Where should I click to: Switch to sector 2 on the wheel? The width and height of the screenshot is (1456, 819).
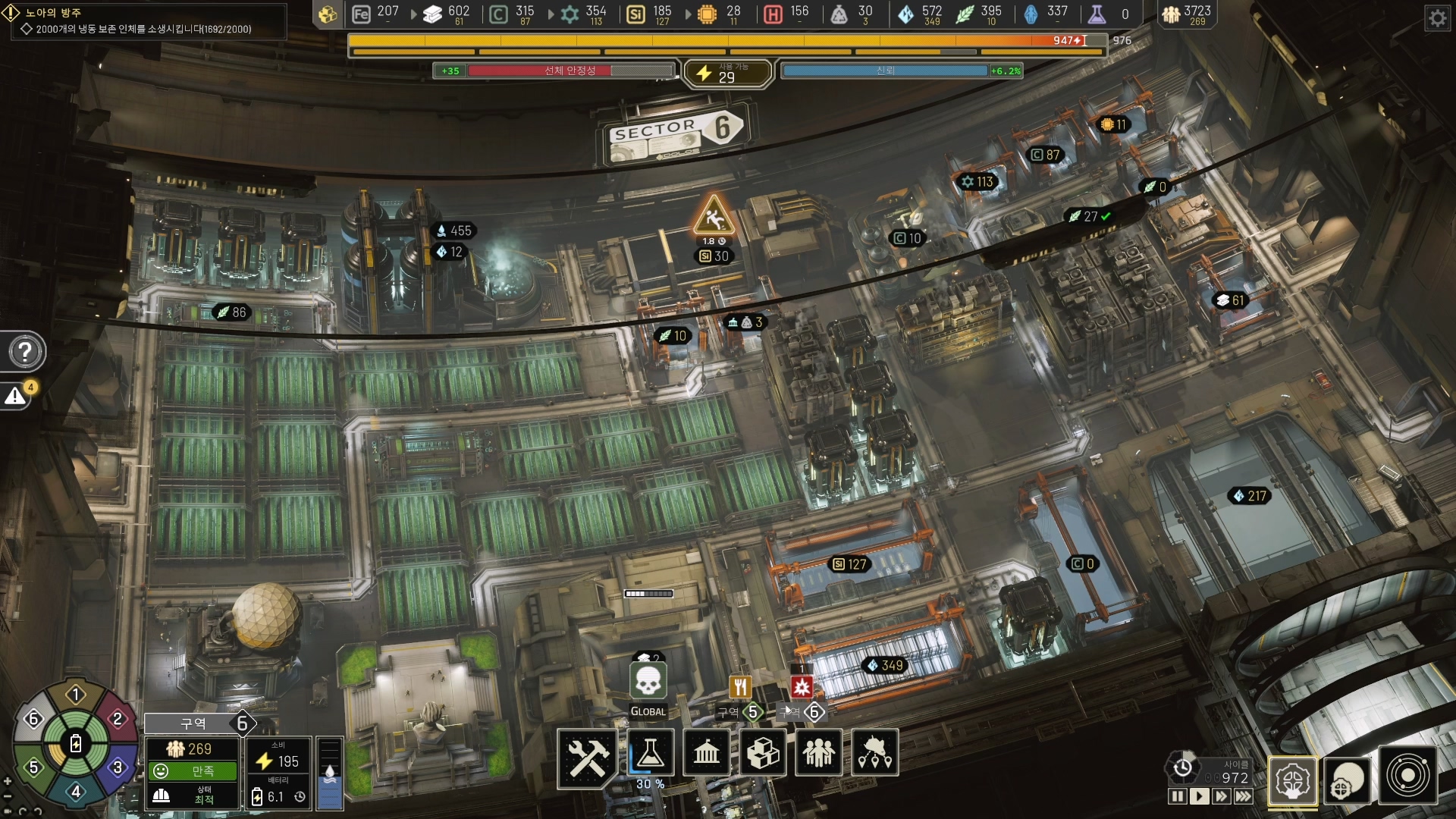118,718
